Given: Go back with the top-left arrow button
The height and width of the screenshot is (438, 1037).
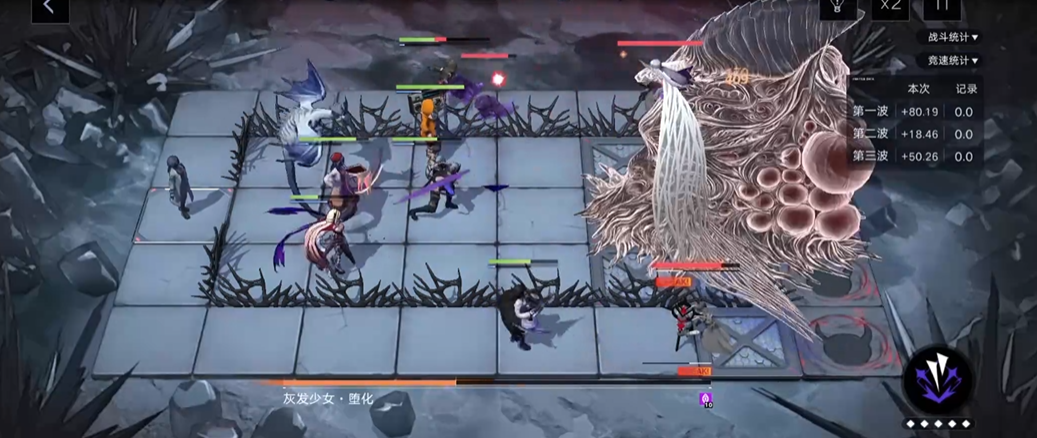Looking at the screenshot, I should (x=49, y=9).
